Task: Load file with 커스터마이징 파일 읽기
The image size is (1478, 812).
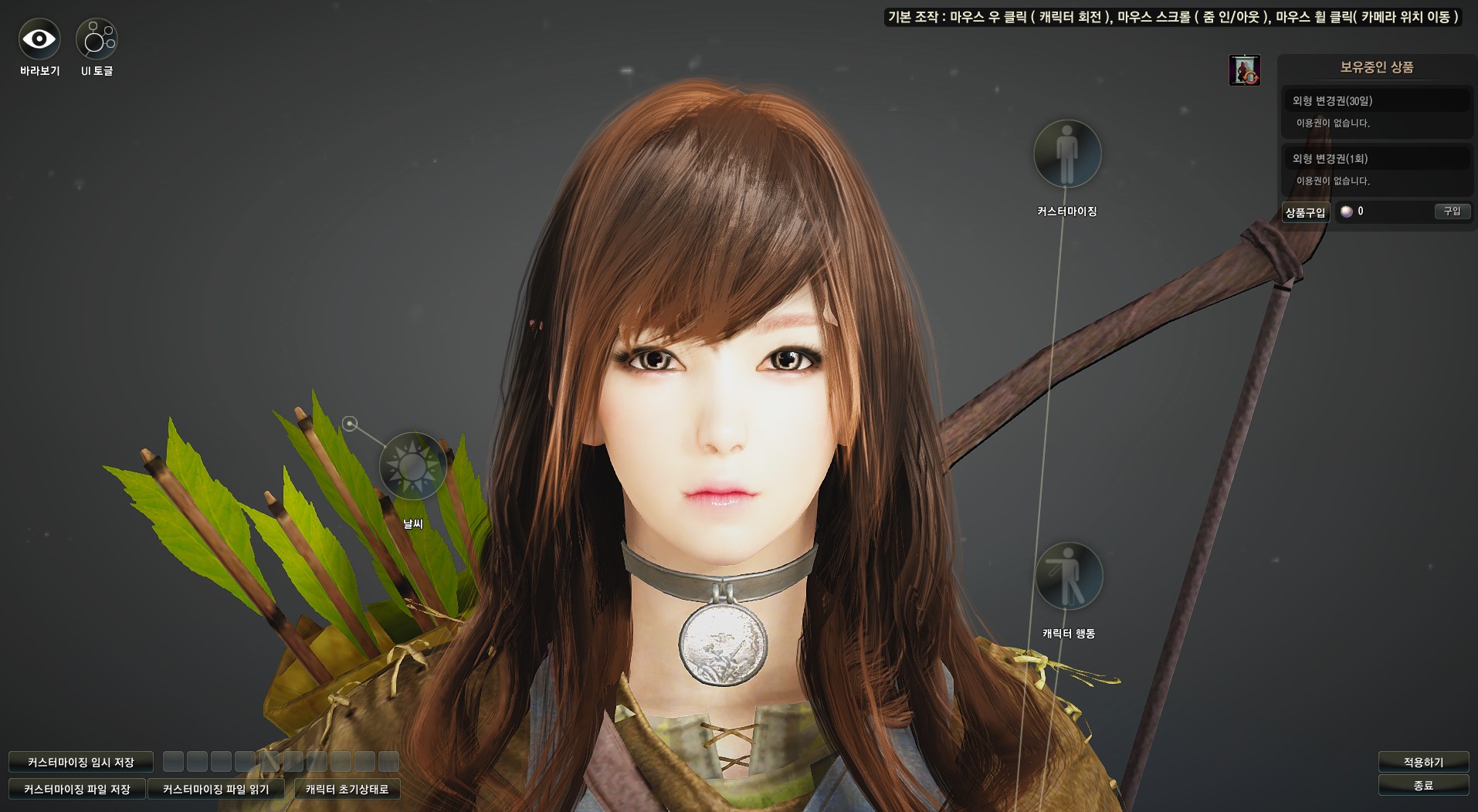Action: click(x=216, y=789)
